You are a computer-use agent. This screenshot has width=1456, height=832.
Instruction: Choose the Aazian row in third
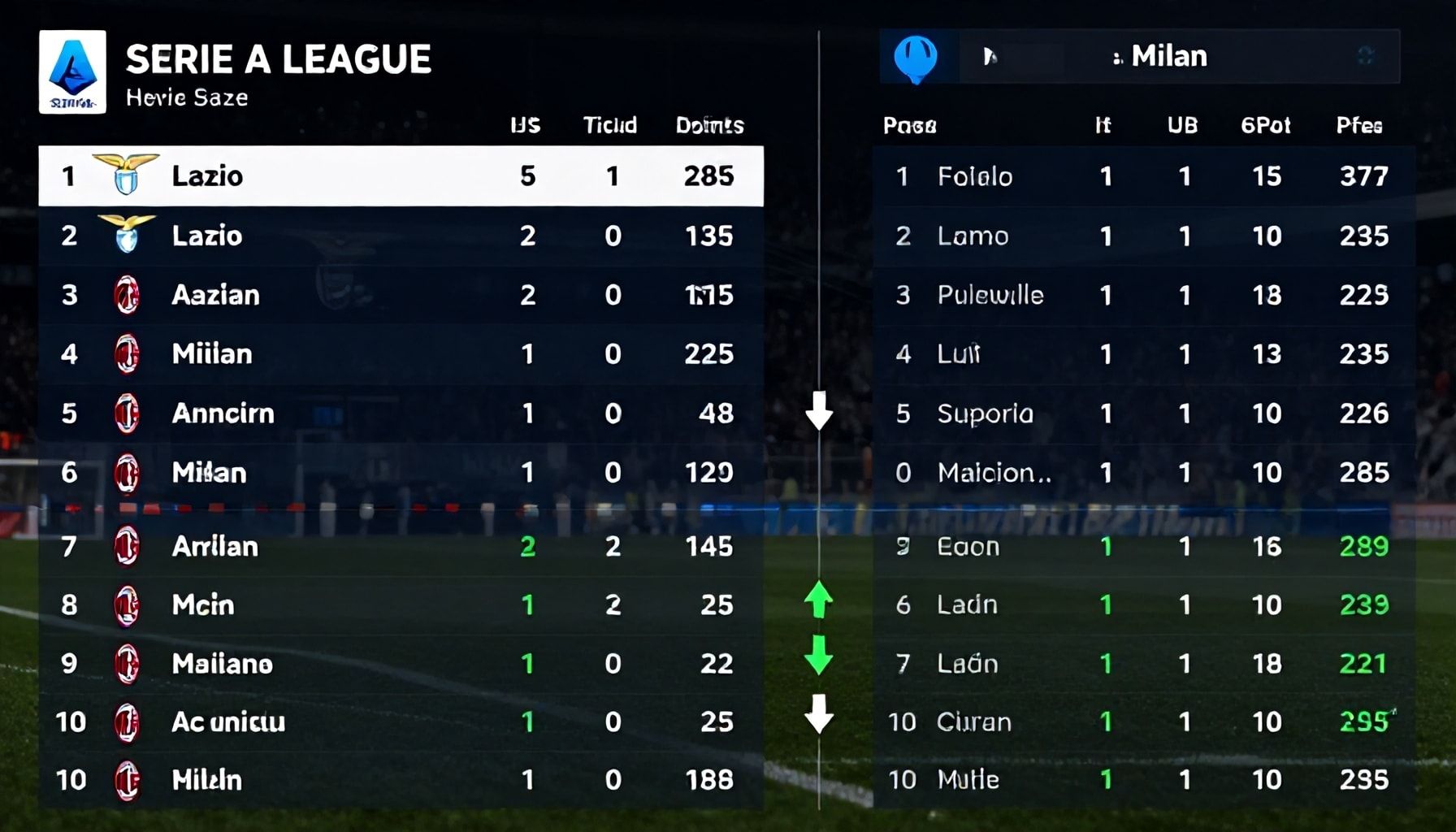click(401, 295)
